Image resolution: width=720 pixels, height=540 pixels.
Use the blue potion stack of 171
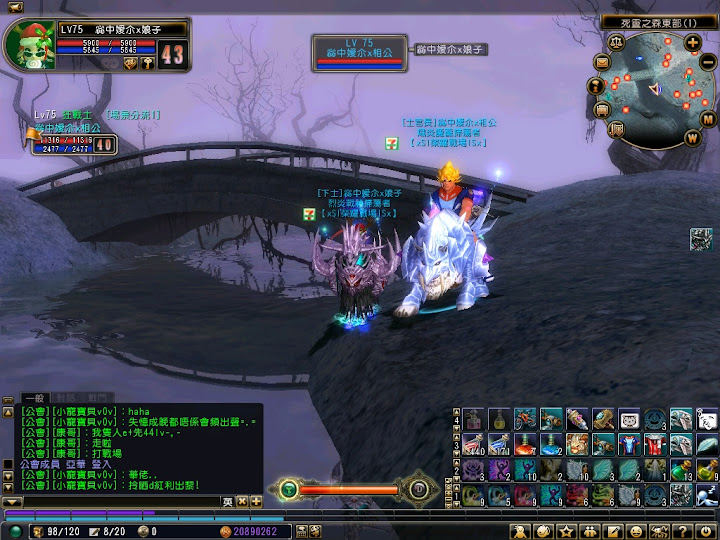499,442
